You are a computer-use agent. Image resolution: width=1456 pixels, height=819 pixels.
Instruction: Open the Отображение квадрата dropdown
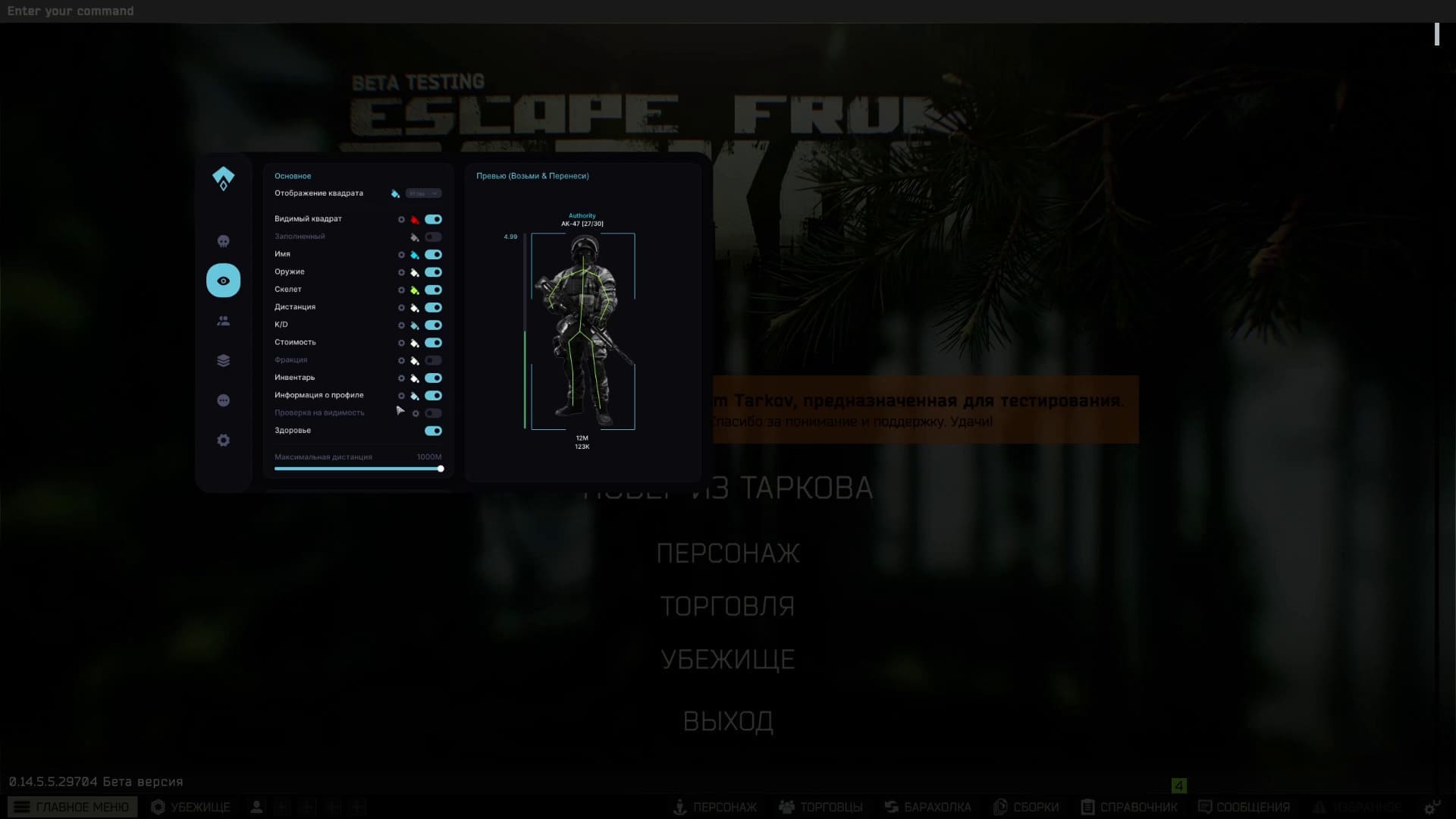coord(423,193)
